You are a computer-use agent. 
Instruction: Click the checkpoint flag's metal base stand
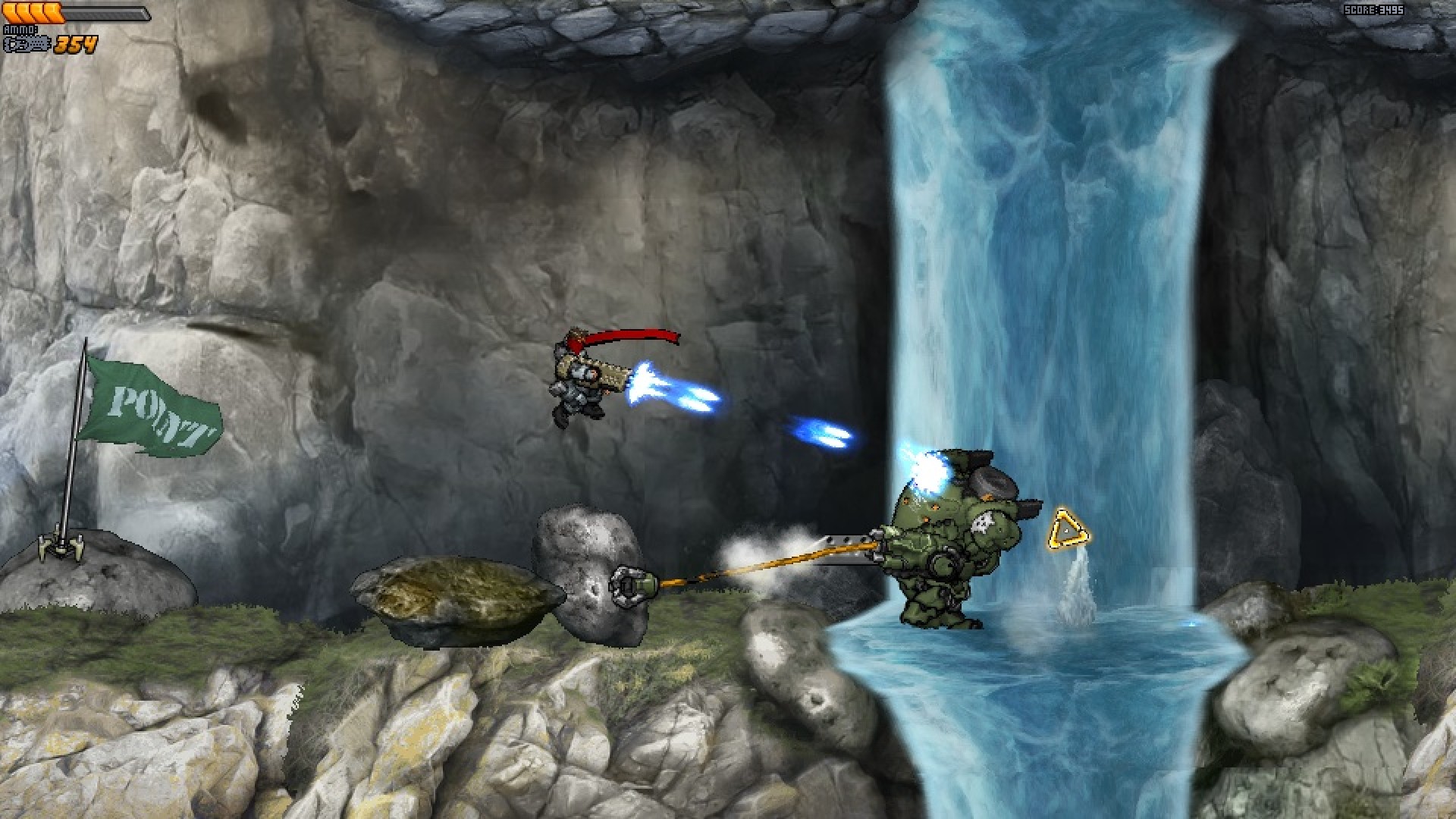(x=61, y=548)
